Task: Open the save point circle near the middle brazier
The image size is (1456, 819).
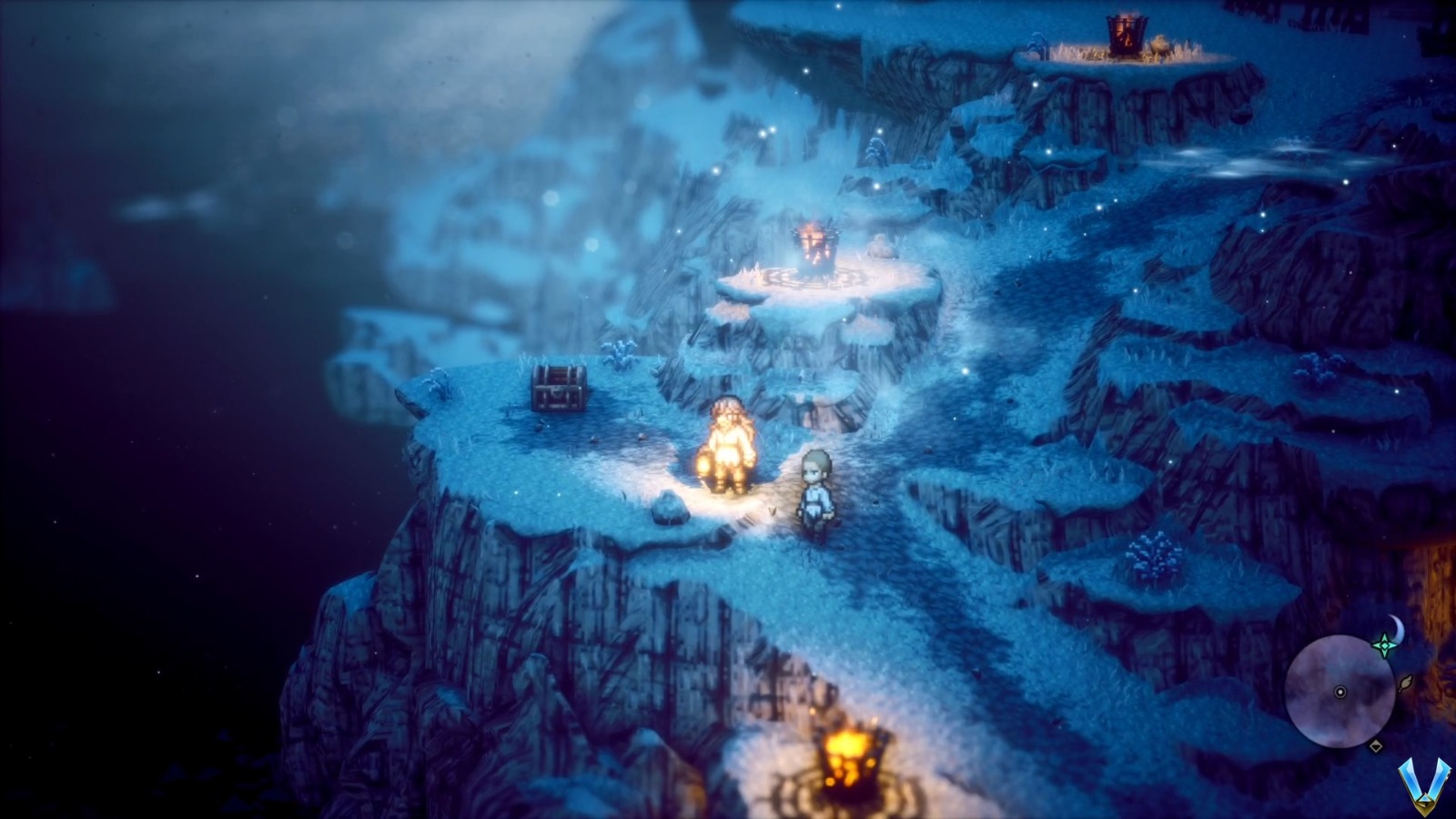Action: 819,278
